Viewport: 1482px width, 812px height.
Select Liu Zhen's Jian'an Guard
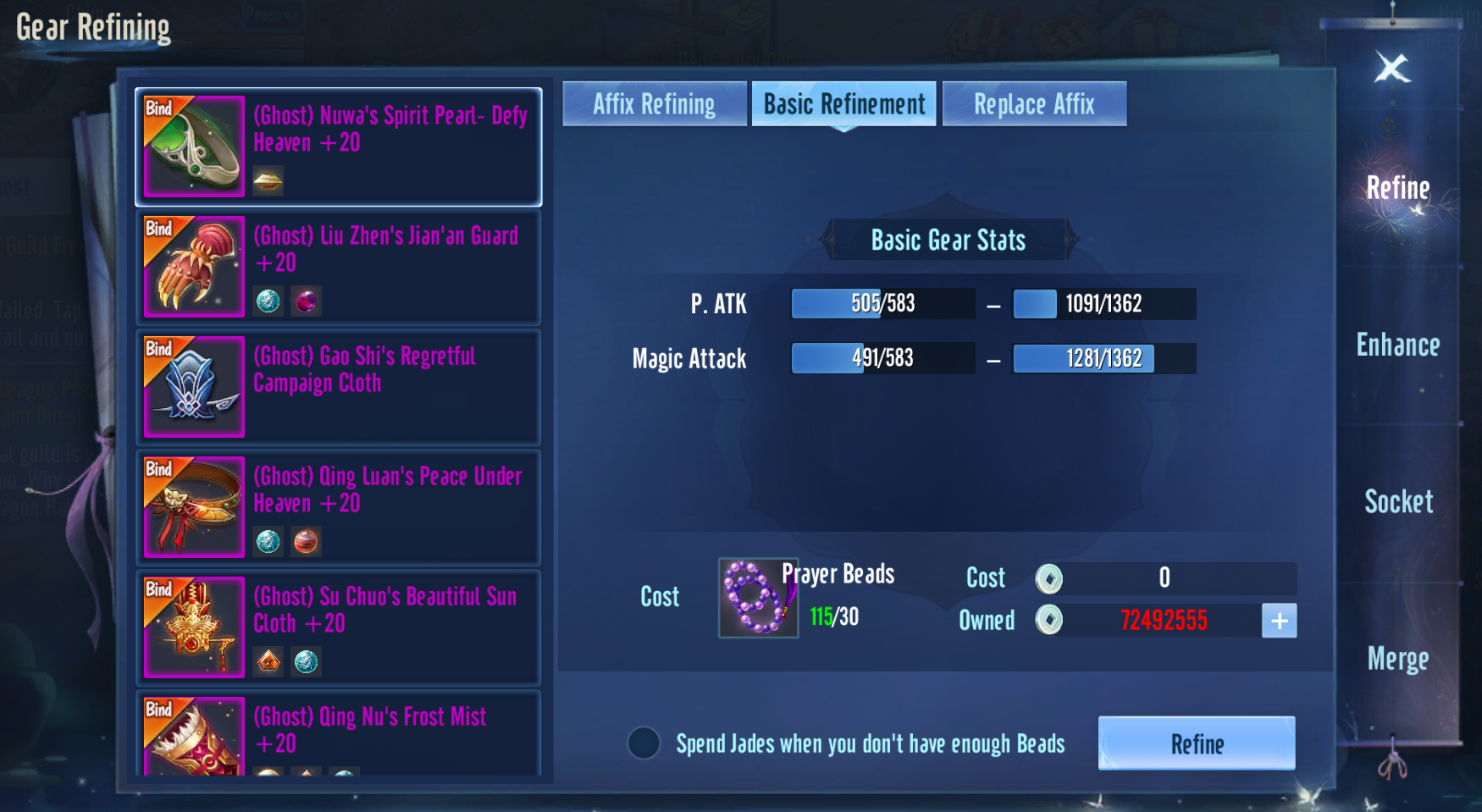tap(339, 267)
